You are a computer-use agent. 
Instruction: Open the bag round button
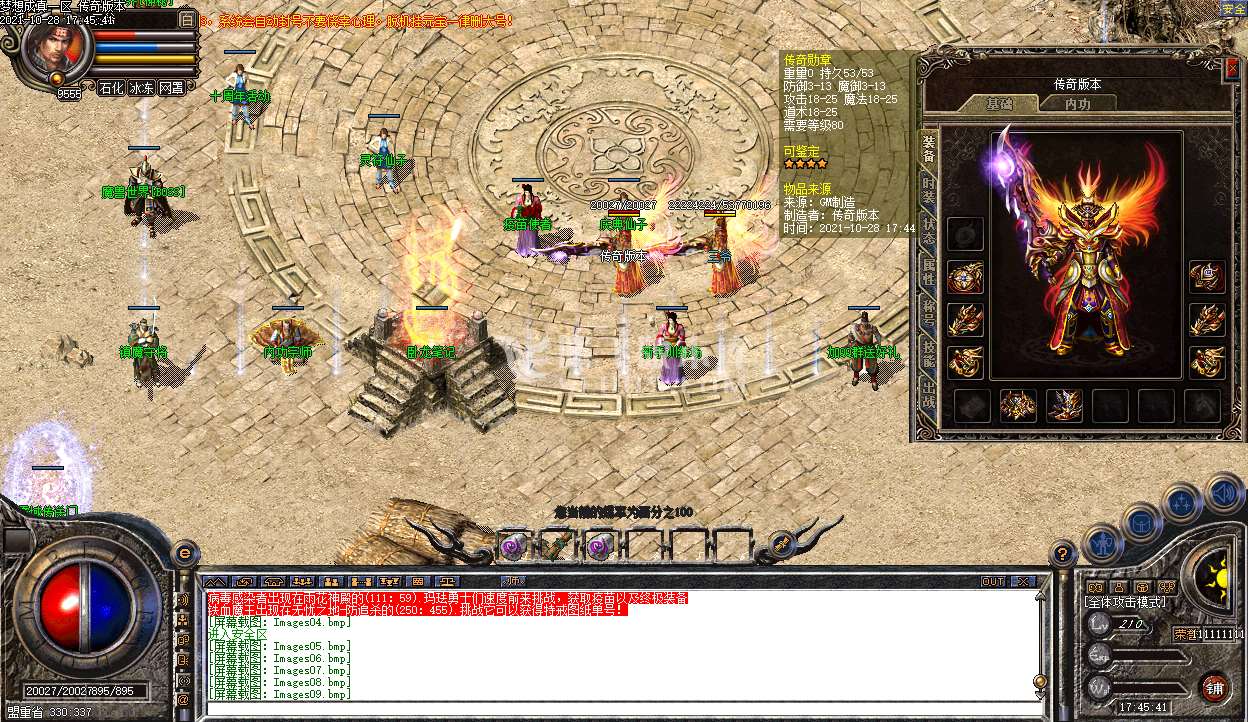click(1141, 523)
